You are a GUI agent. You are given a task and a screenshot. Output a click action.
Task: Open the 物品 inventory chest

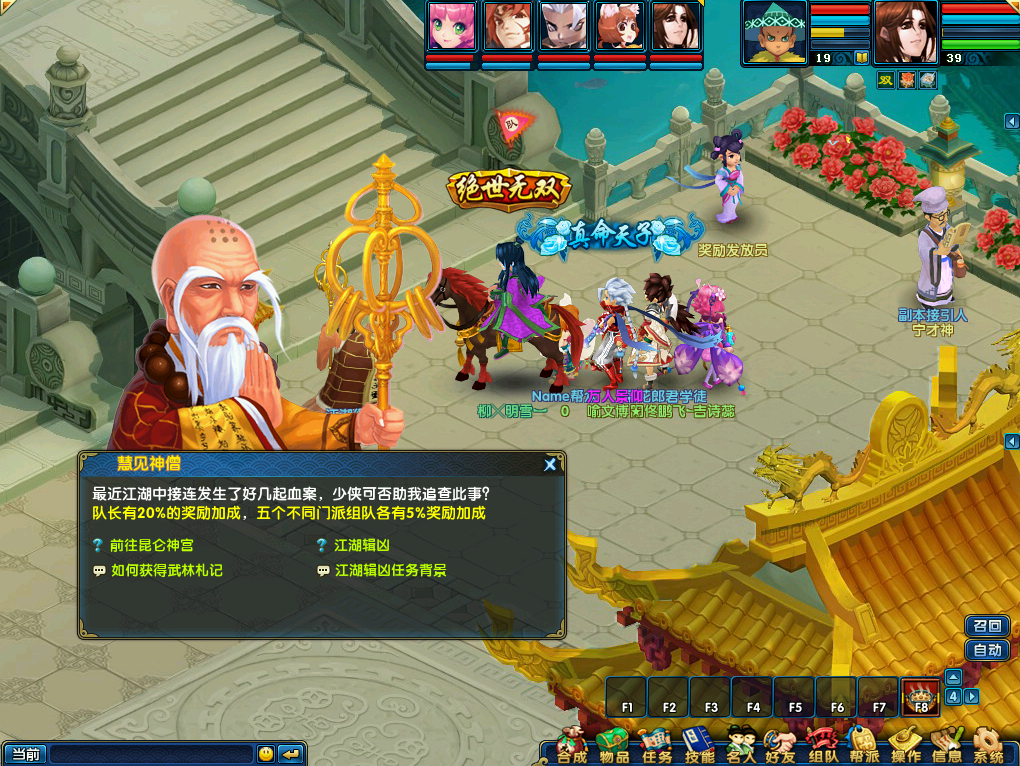pos(613,746)
